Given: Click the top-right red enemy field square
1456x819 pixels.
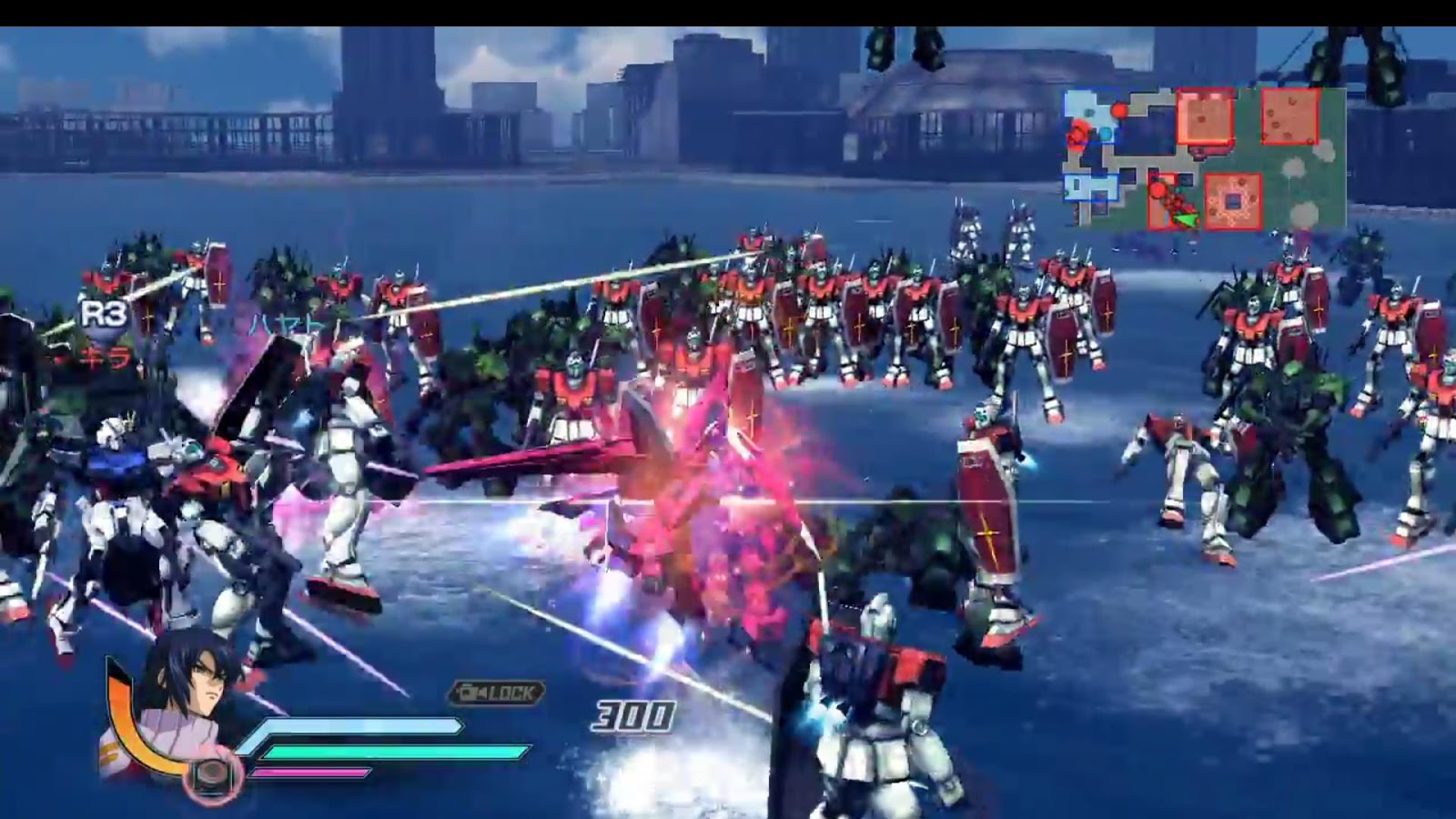Looking at the screenshot, I should [x=1290, y=117].
